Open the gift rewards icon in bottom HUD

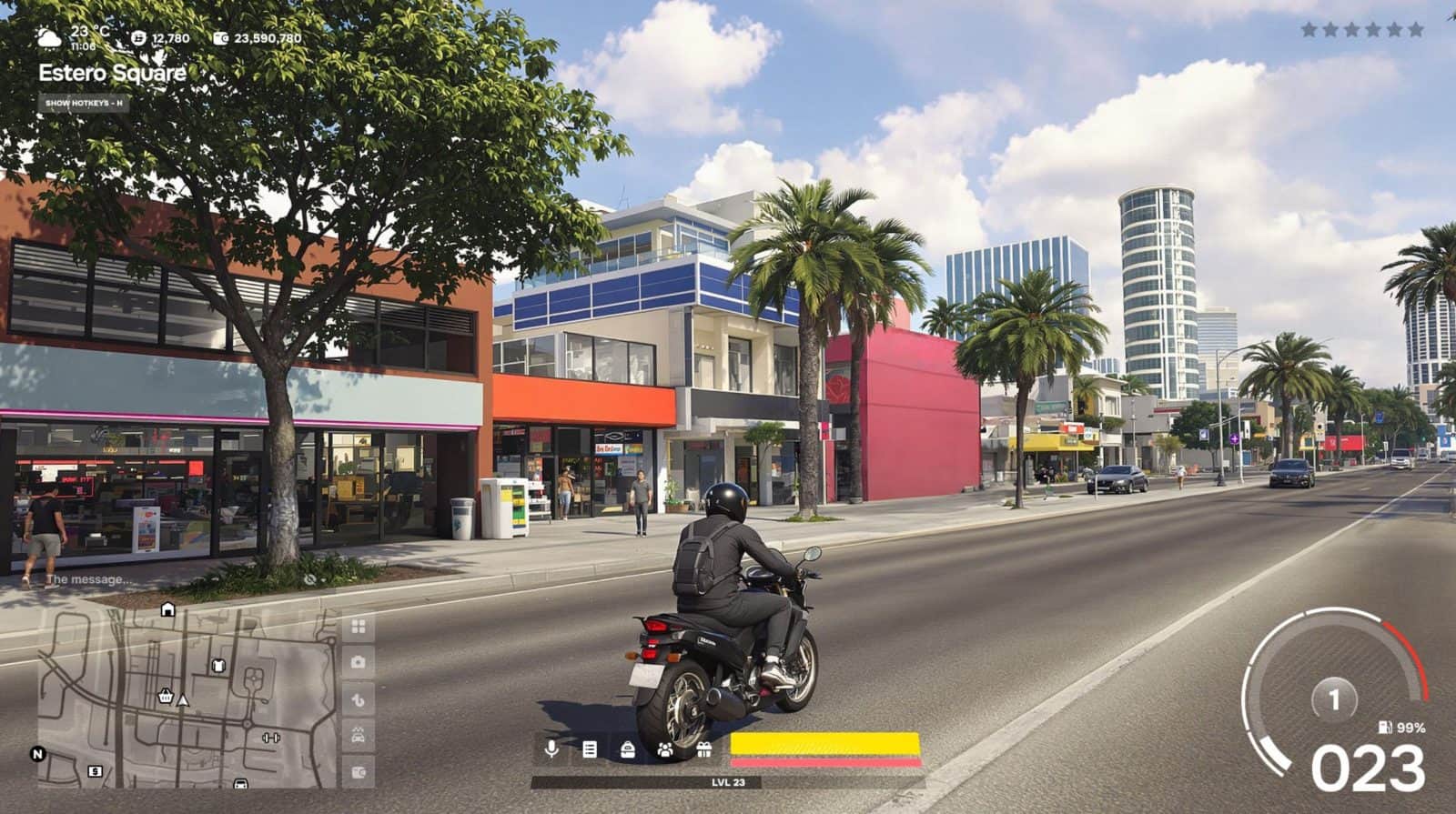[705, 749]
